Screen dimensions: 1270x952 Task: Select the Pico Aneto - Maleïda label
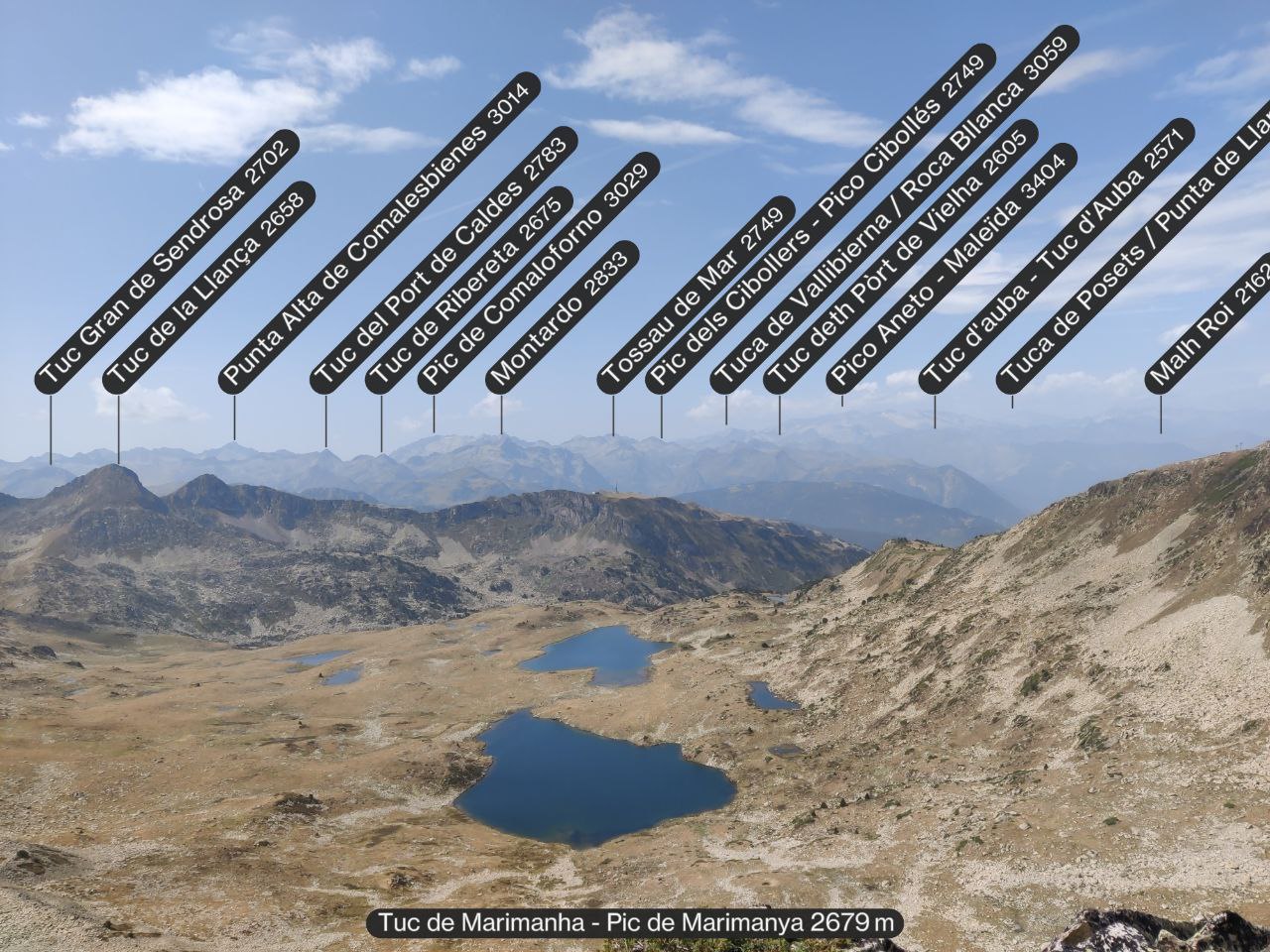(952, 269)
